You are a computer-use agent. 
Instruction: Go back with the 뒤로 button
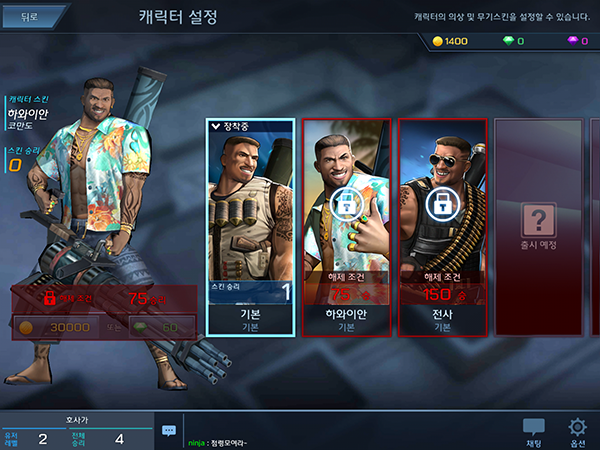(32, 17)
